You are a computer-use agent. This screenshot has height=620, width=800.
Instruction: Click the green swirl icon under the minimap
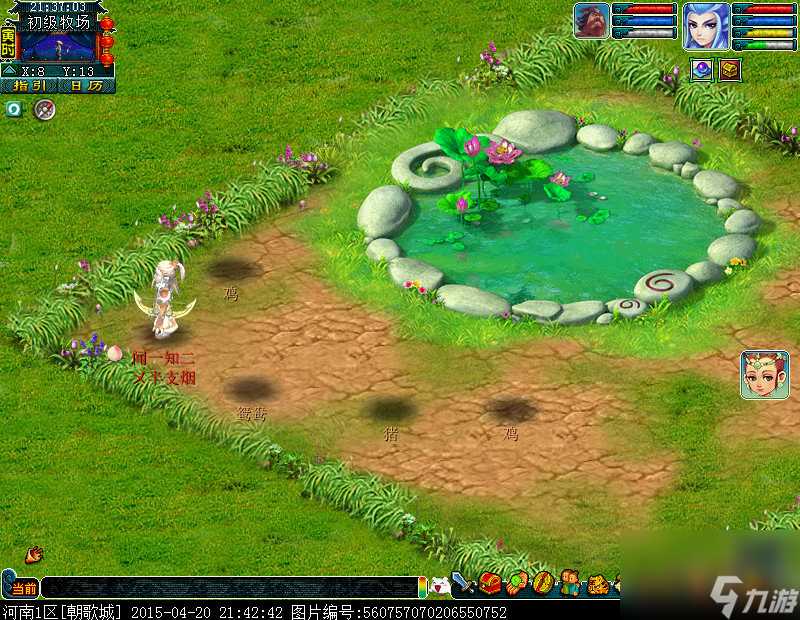[x=14, y=109]
